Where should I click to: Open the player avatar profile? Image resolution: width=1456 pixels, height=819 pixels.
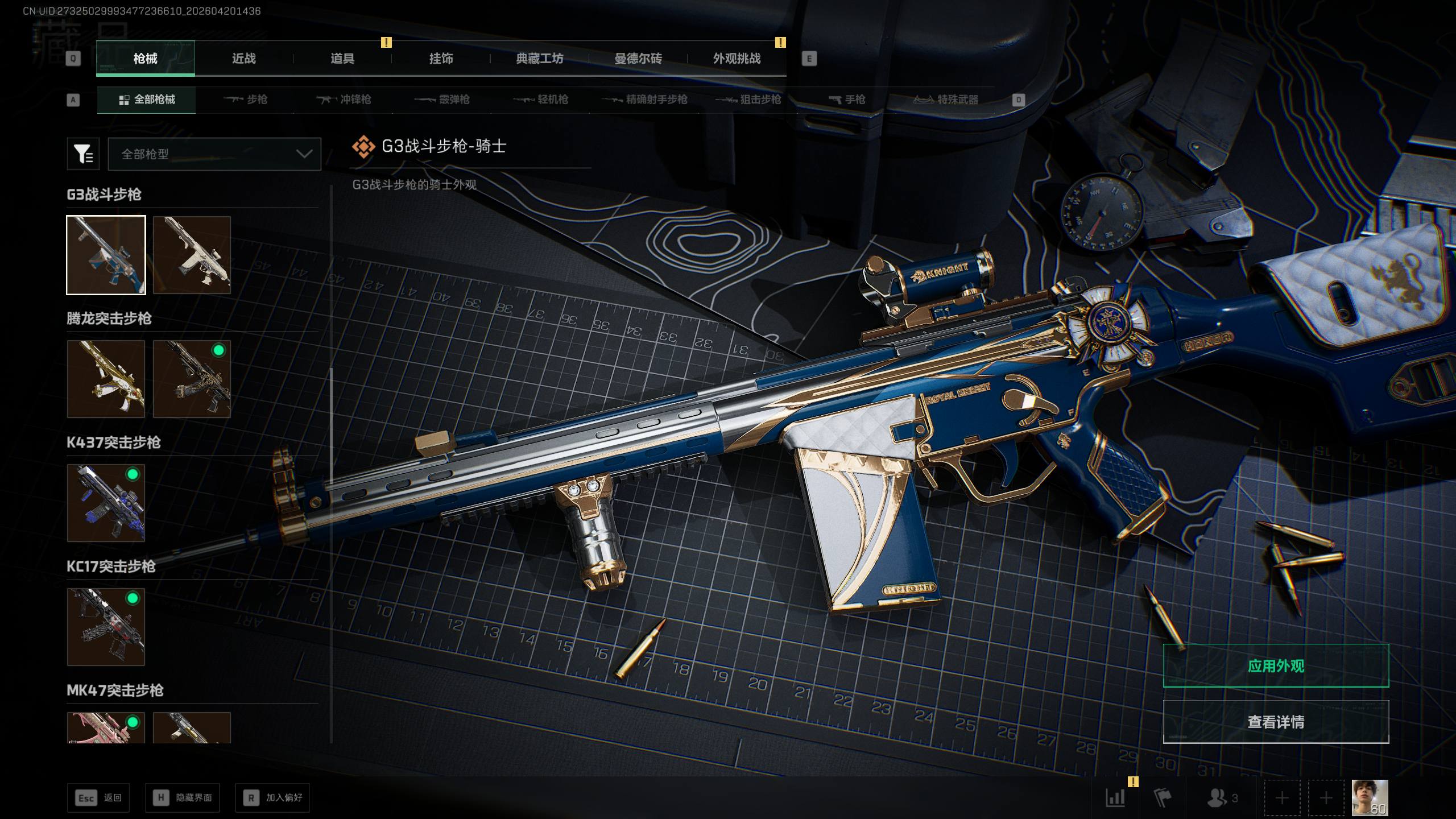tap(1370, 797)
